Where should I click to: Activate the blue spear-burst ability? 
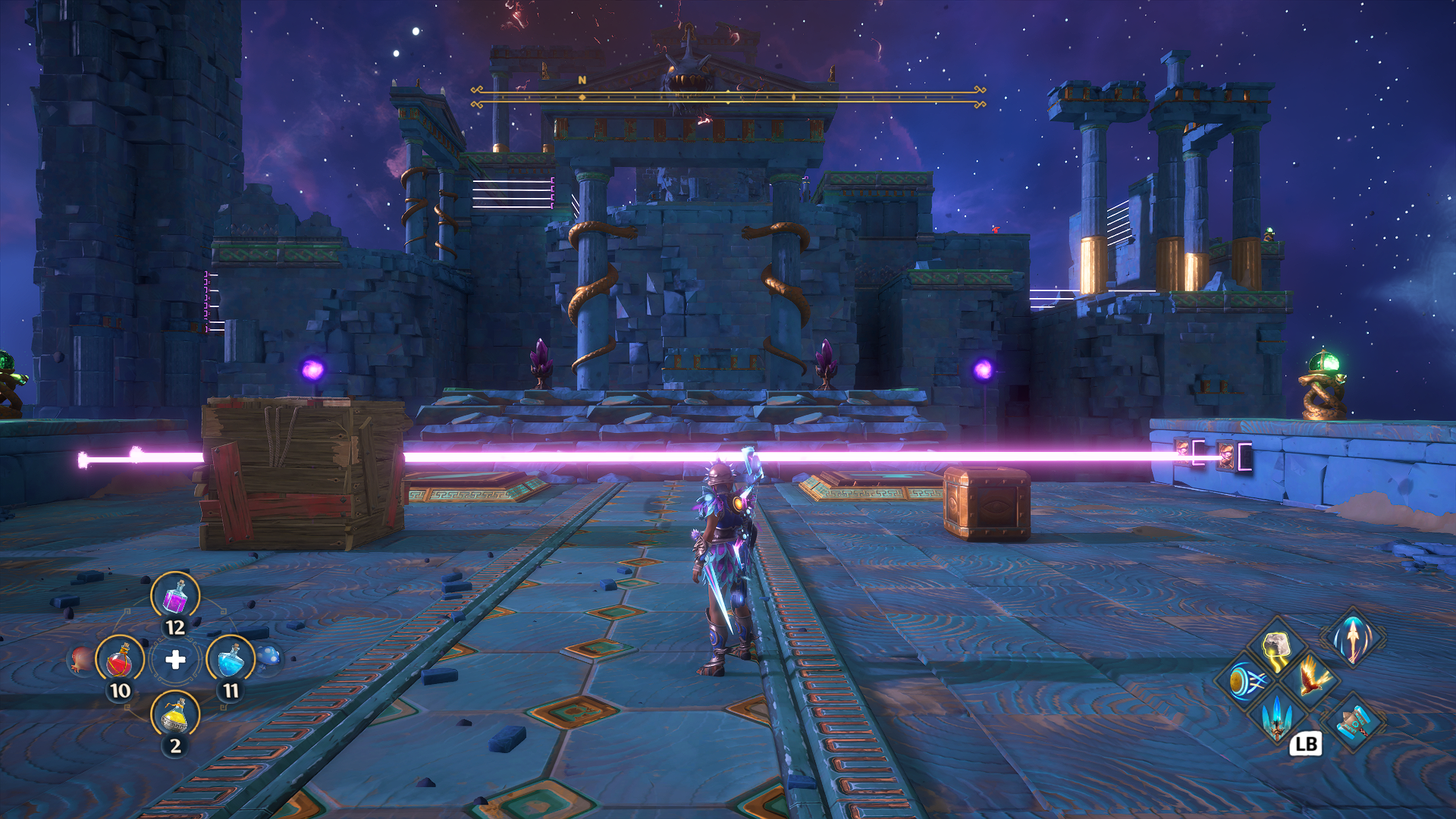1277,715
